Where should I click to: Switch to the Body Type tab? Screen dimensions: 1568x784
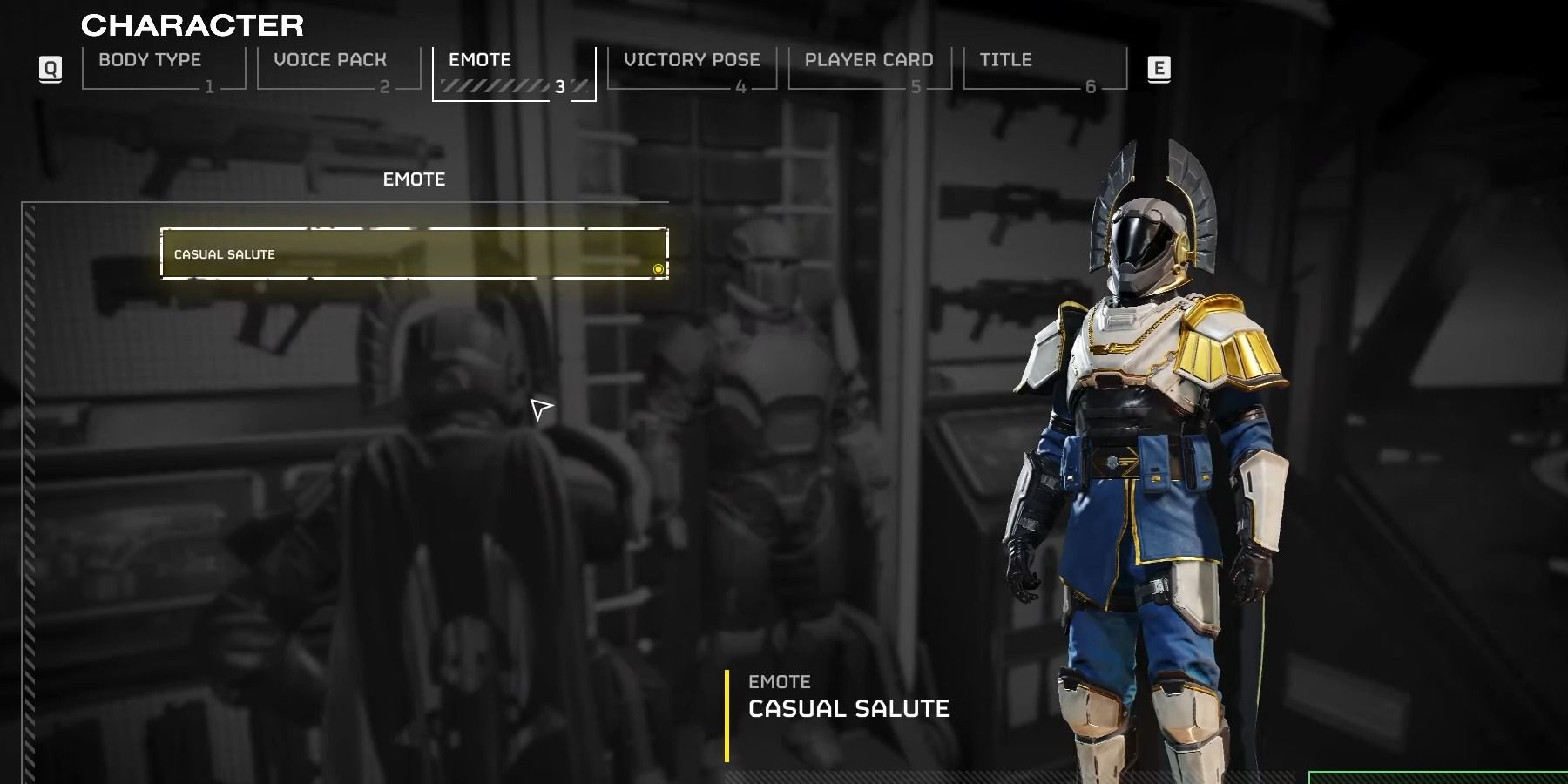162,68
